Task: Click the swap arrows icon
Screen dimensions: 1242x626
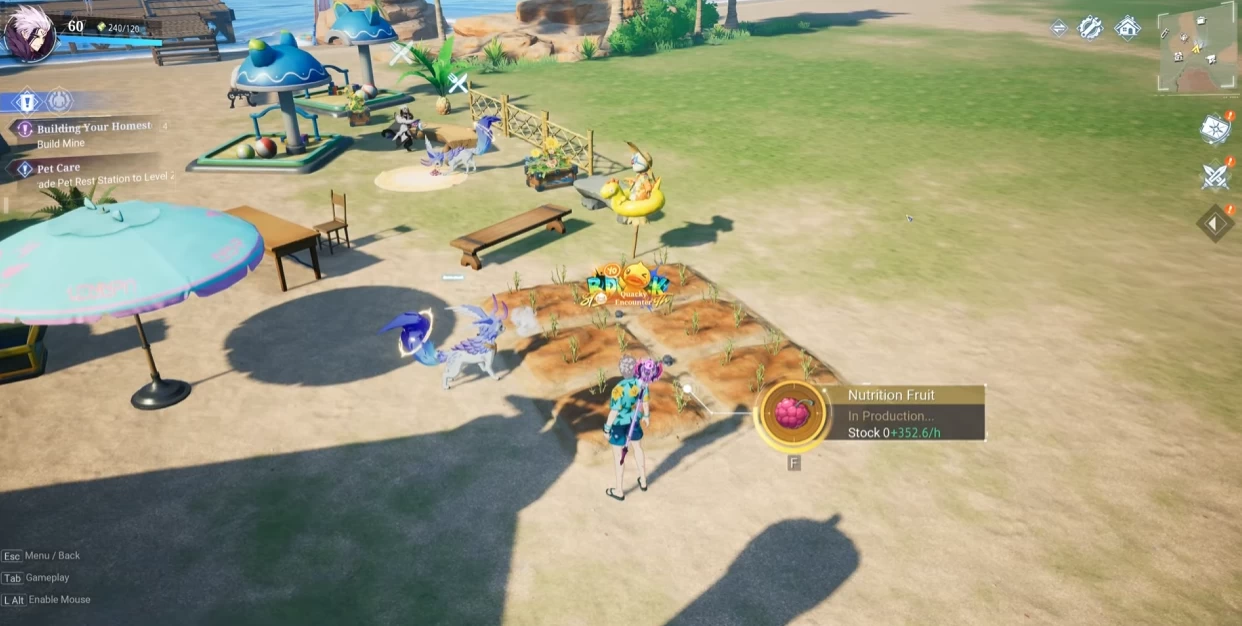Action: point(1058,28)
